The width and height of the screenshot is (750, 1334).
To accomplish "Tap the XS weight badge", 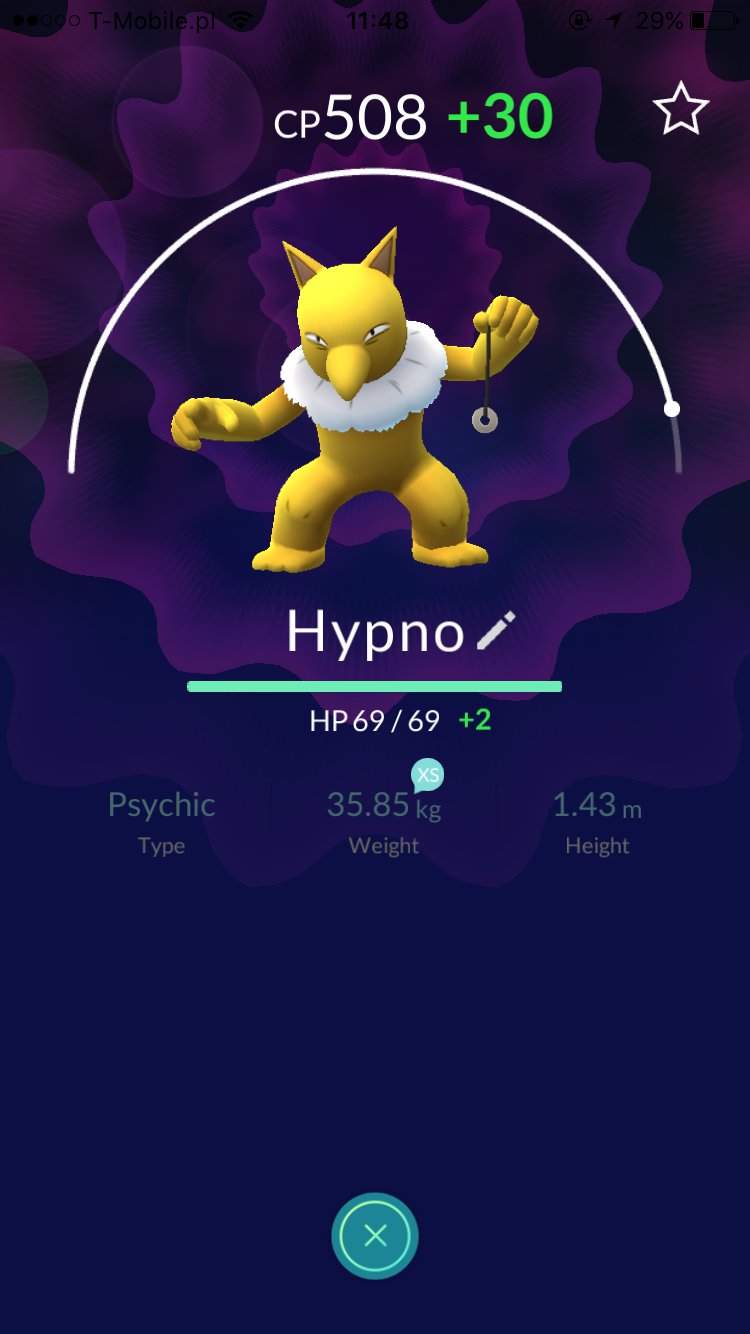I will [428, 775].
